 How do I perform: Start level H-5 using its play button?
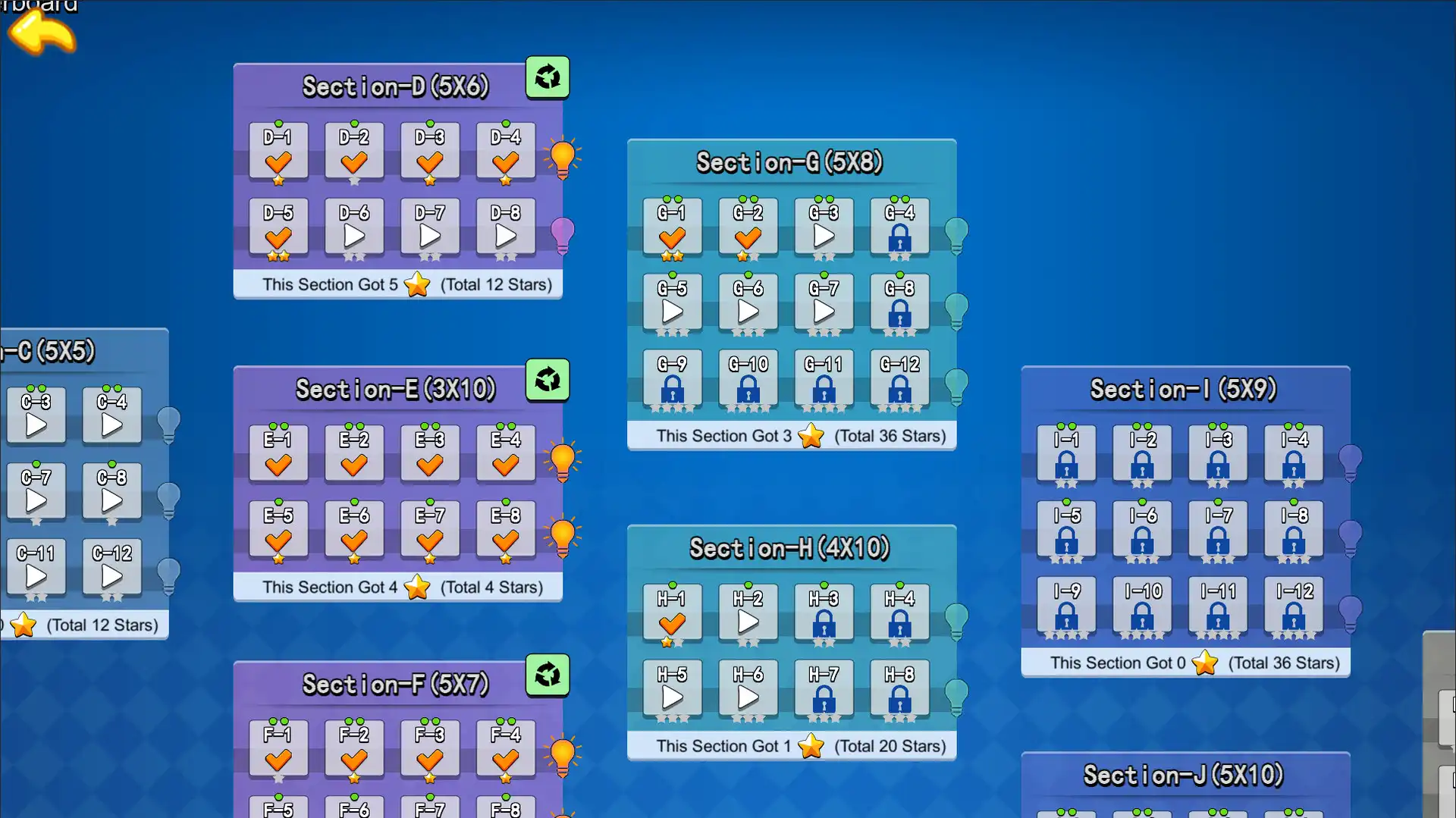[x=671, y=695]
